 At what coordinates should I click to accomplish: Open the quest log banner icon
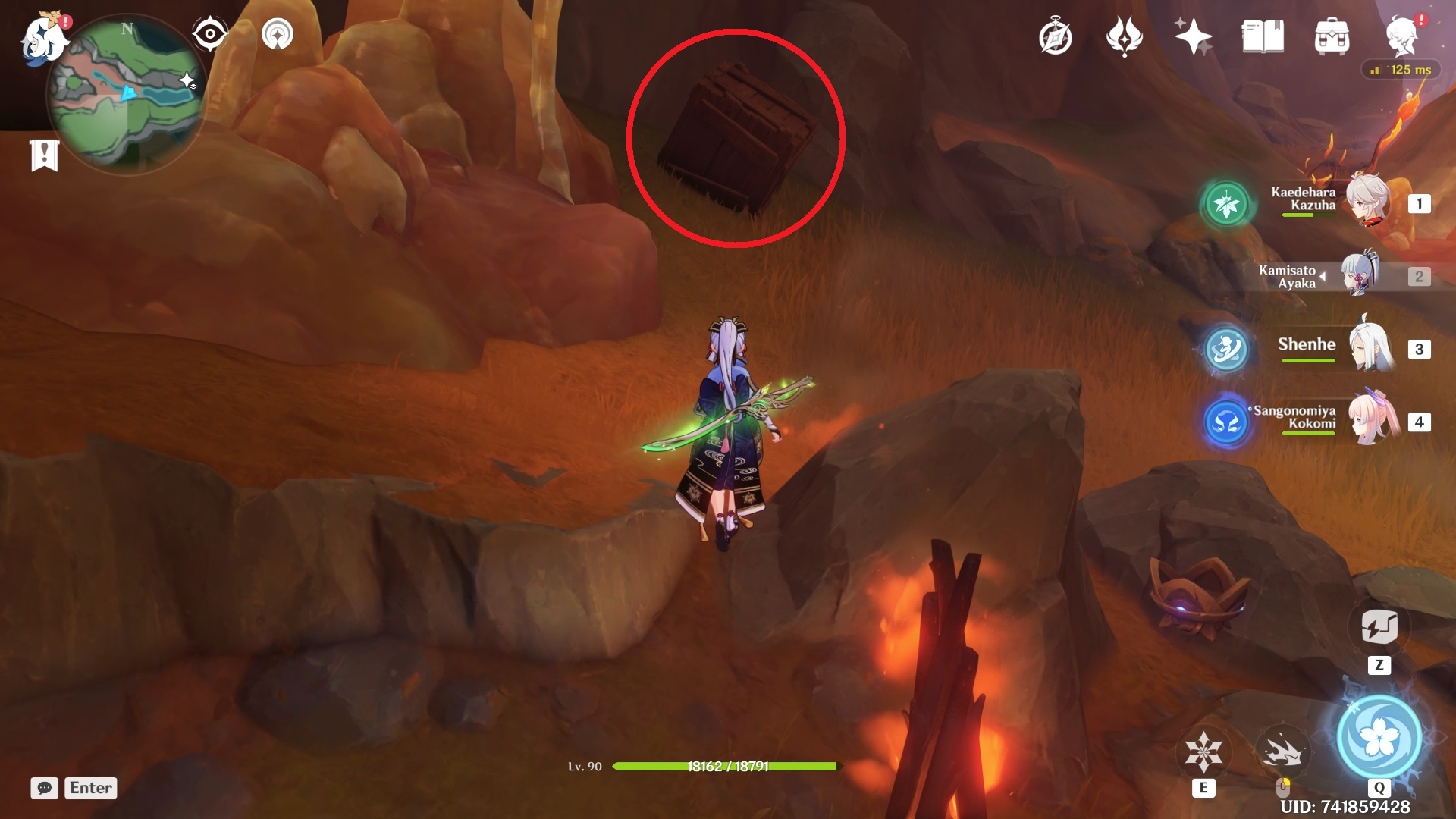coord(45,155)
